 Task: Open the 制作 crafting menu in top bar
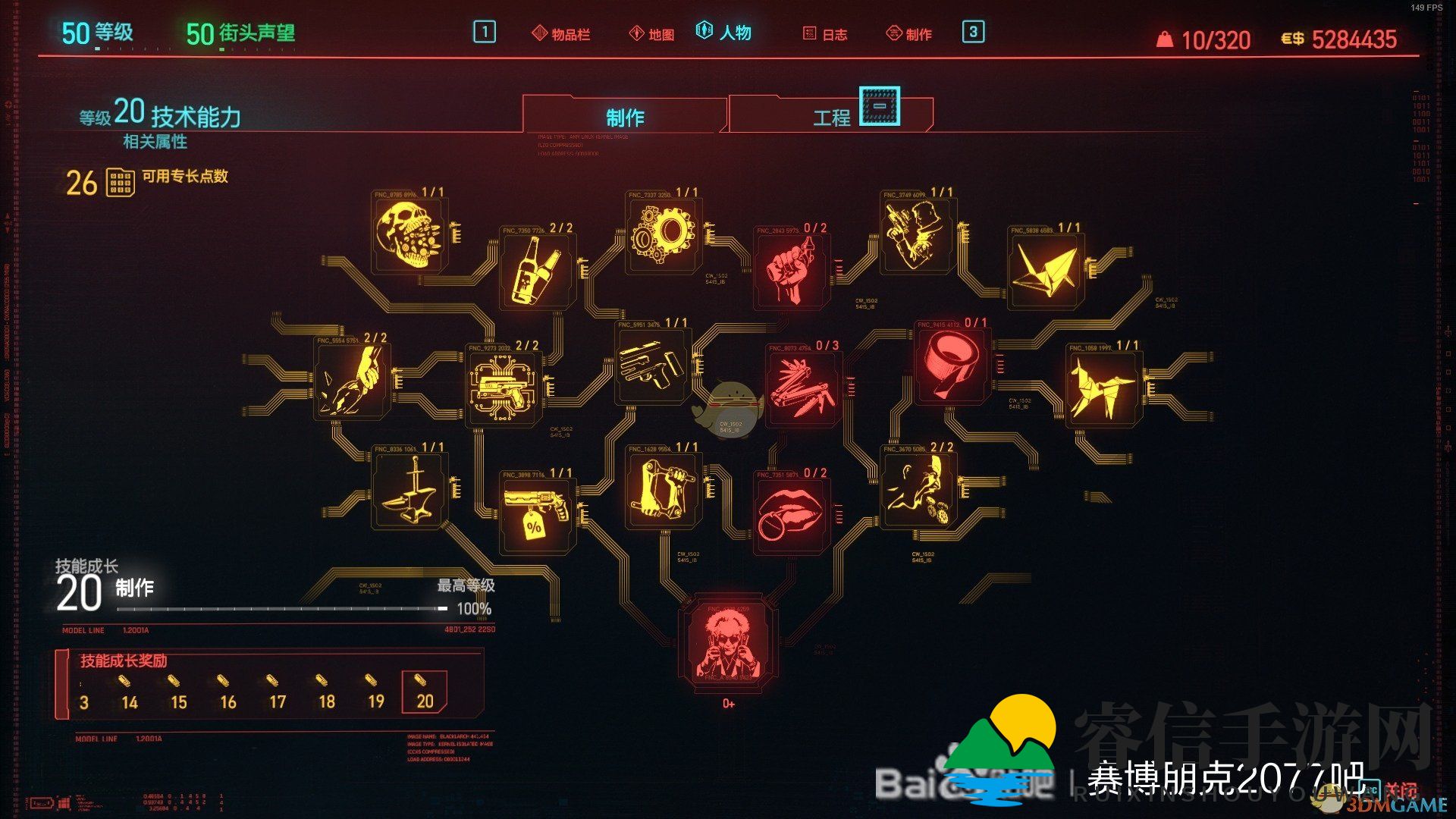coord(909,34)
